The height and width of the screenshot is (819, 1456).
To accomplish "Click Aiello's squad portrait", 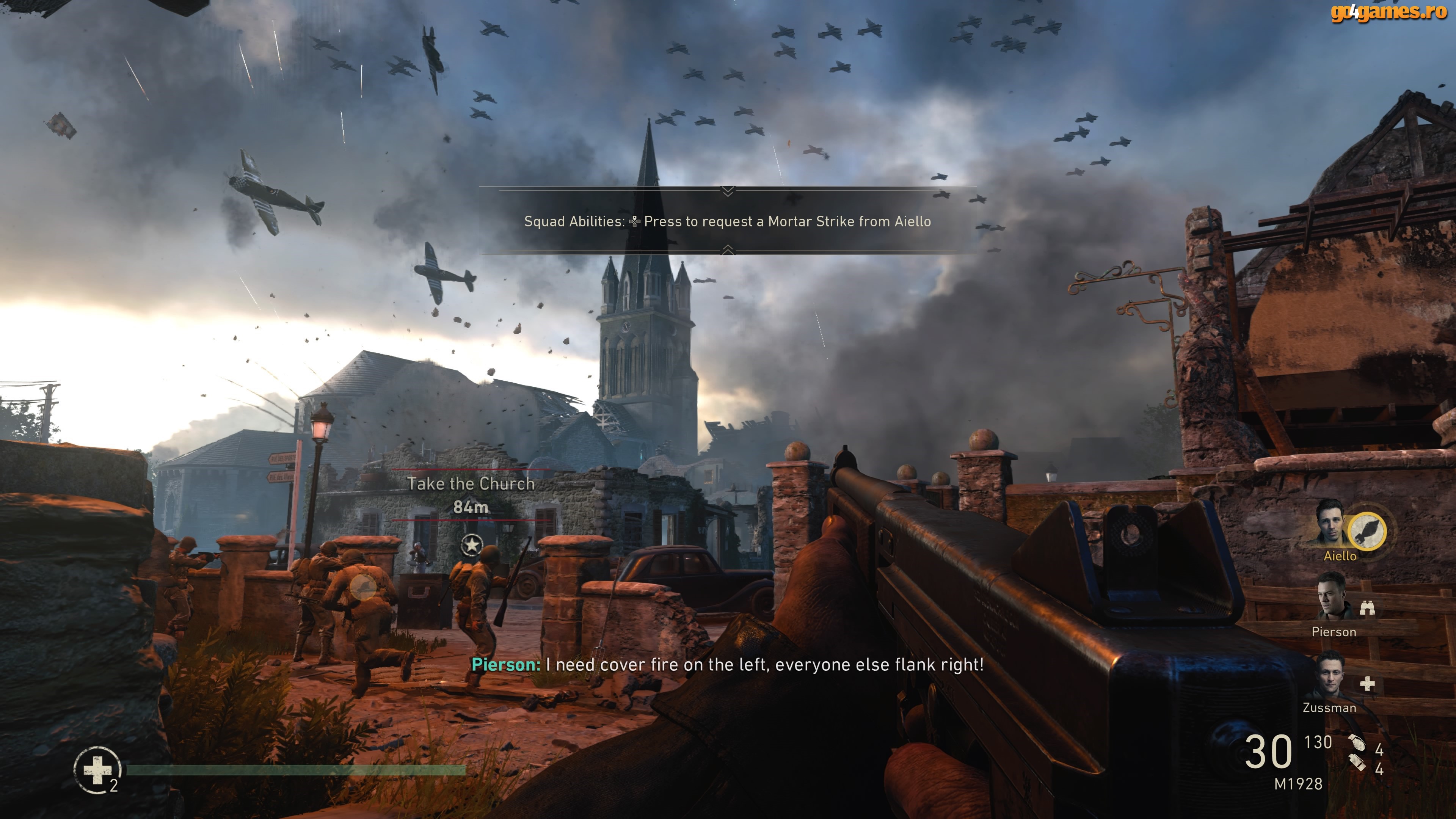I will coord(1330,524).
